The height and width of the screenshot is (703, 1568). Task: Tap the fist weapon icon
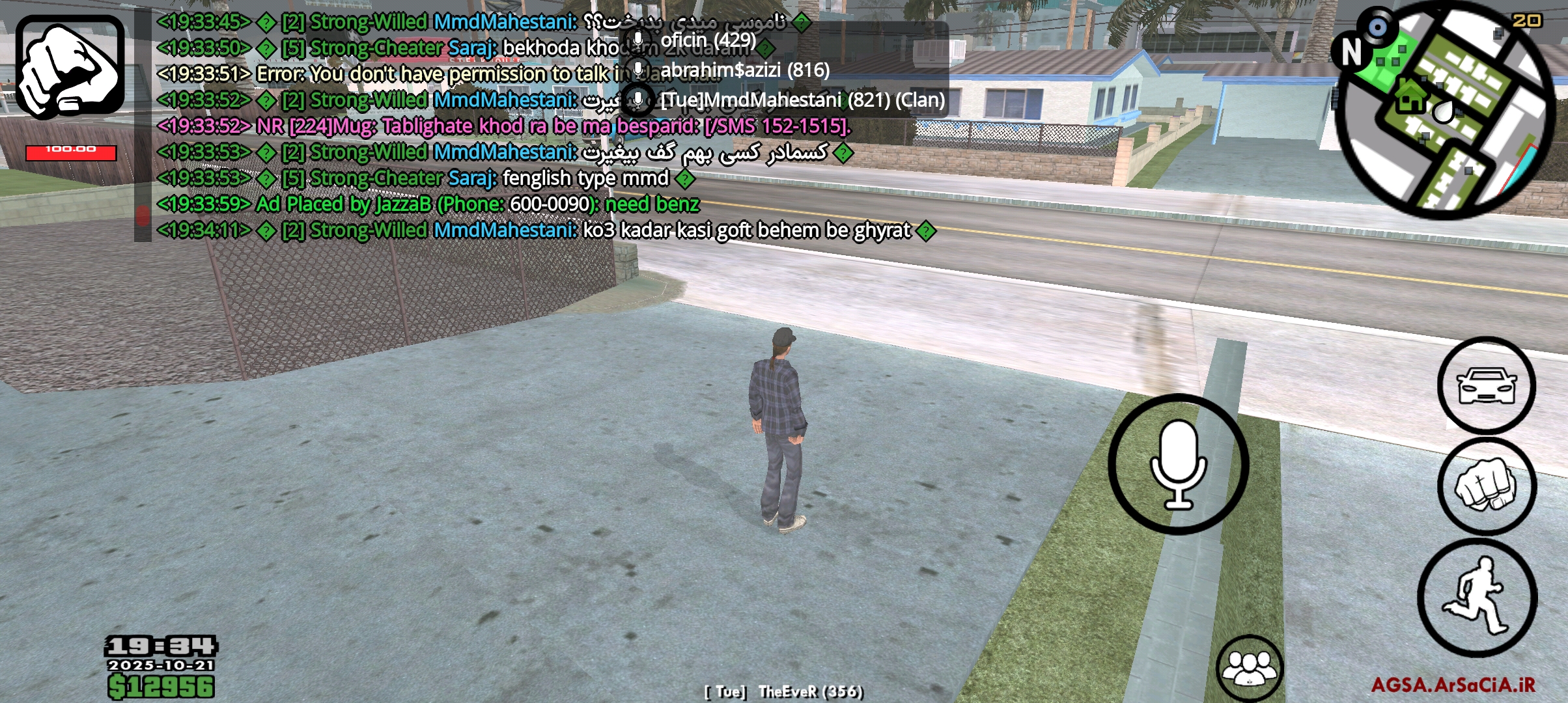coord(70,67)
